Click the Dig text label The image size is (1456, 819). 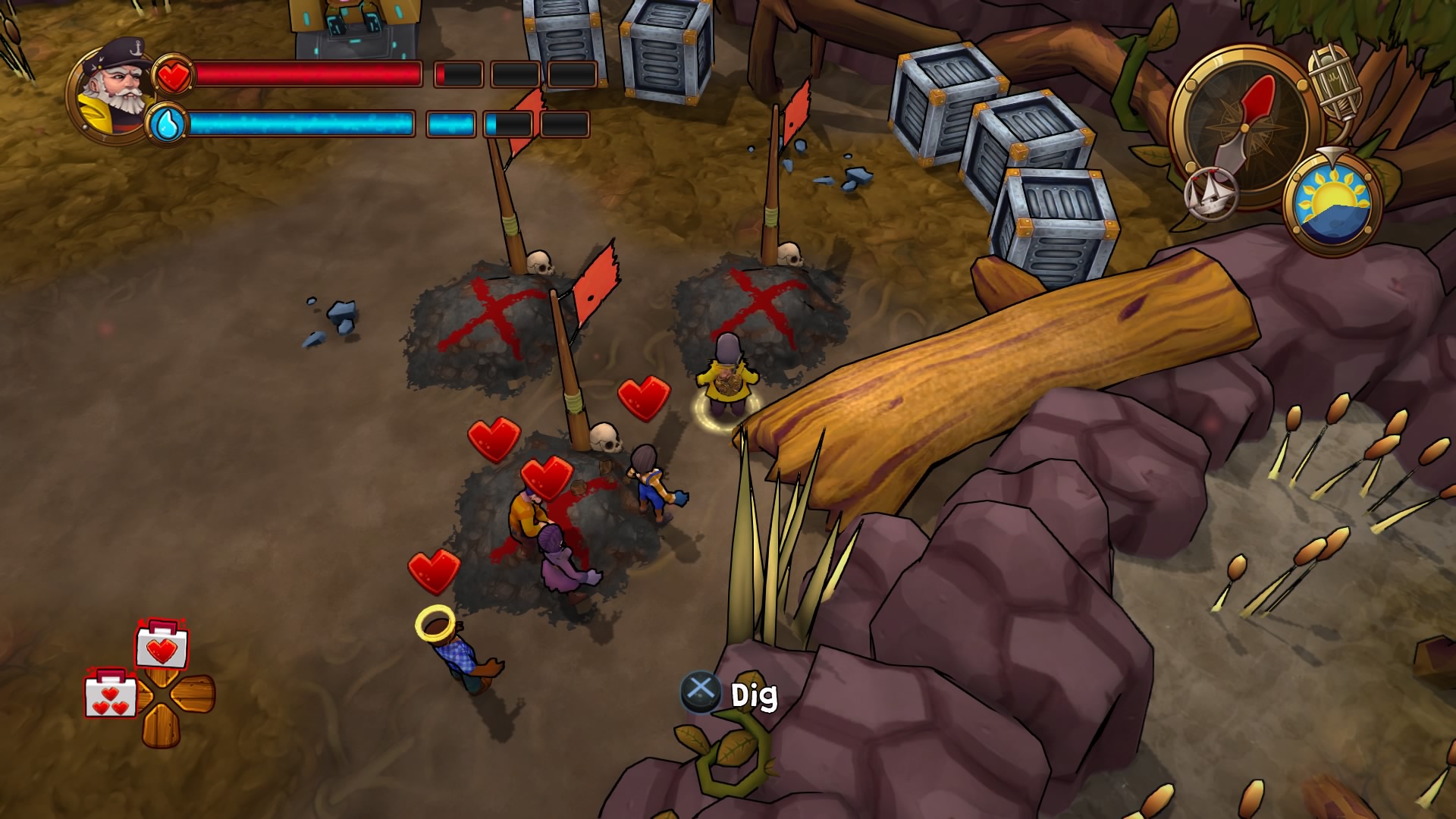pyautogui.click(x=755, y=692)
